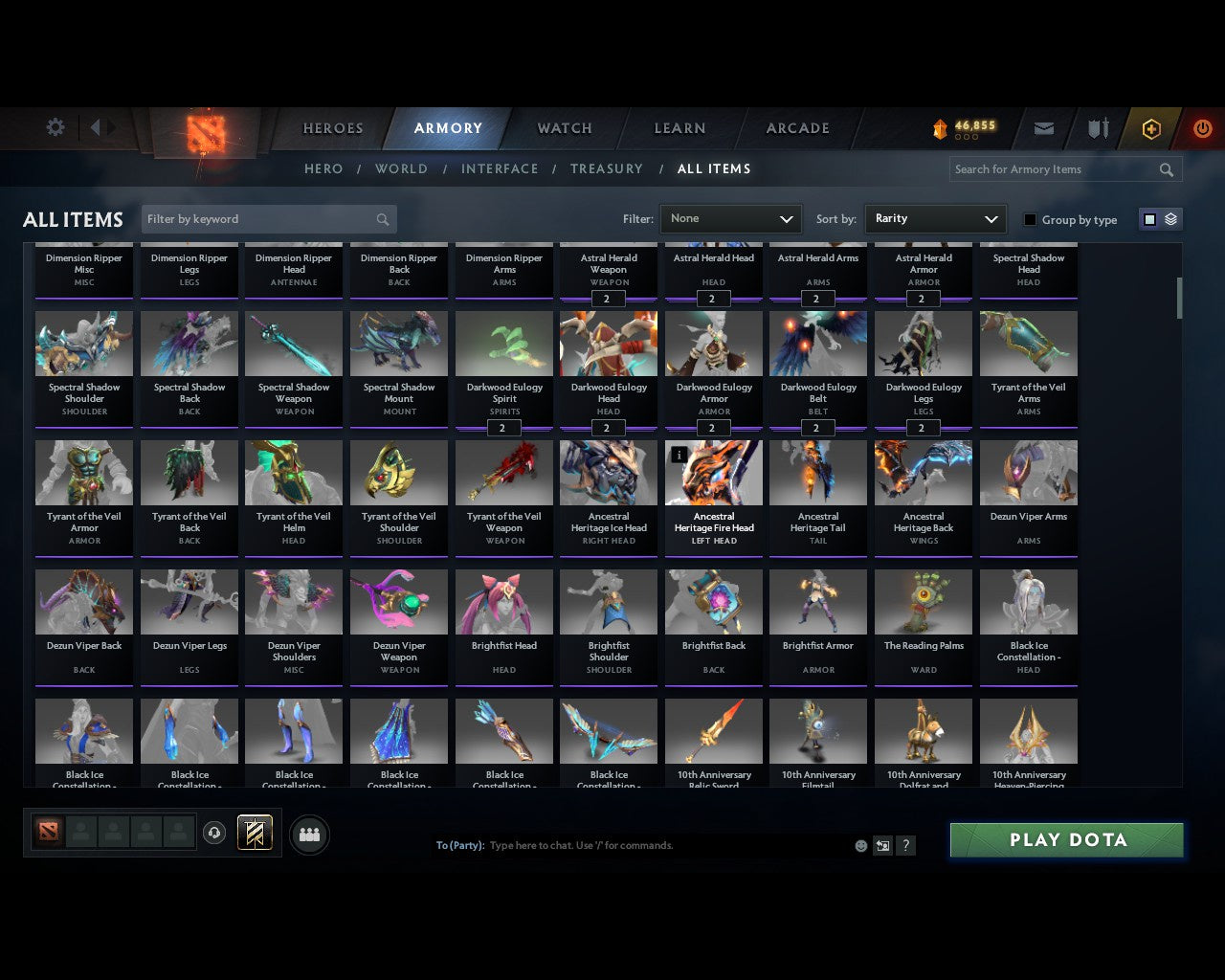Expand the chat channel selector beside chat
The image size is (1225, 980).
[882, 845]
